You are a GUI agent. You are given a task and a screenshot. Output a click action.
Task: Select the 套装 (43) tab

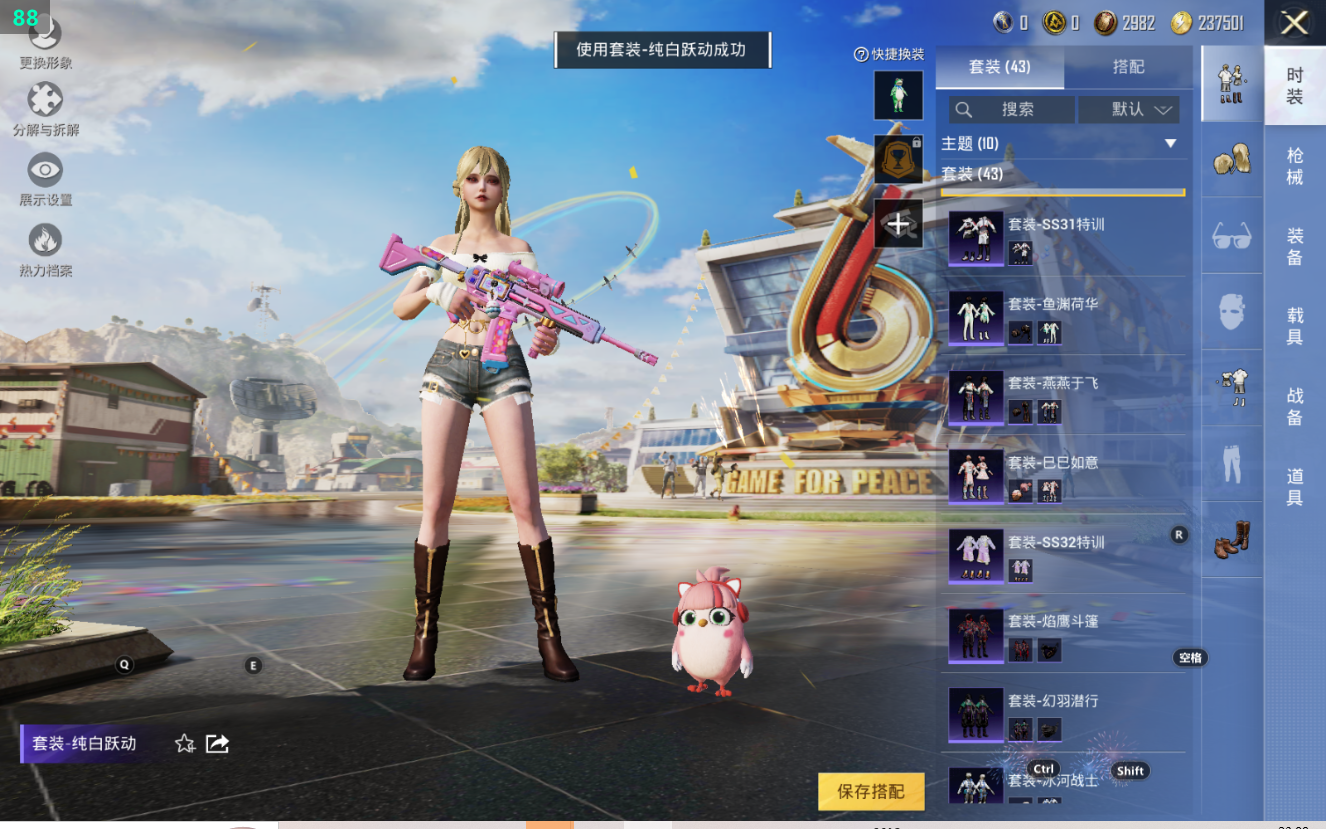tap(999, 67)
